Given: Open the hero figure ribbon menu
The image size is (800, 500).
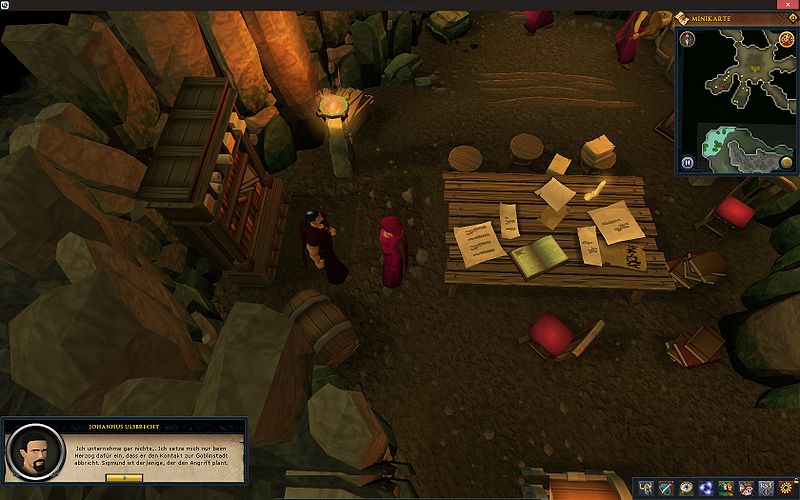Looking at the screenshot, I should click(648, 488).
